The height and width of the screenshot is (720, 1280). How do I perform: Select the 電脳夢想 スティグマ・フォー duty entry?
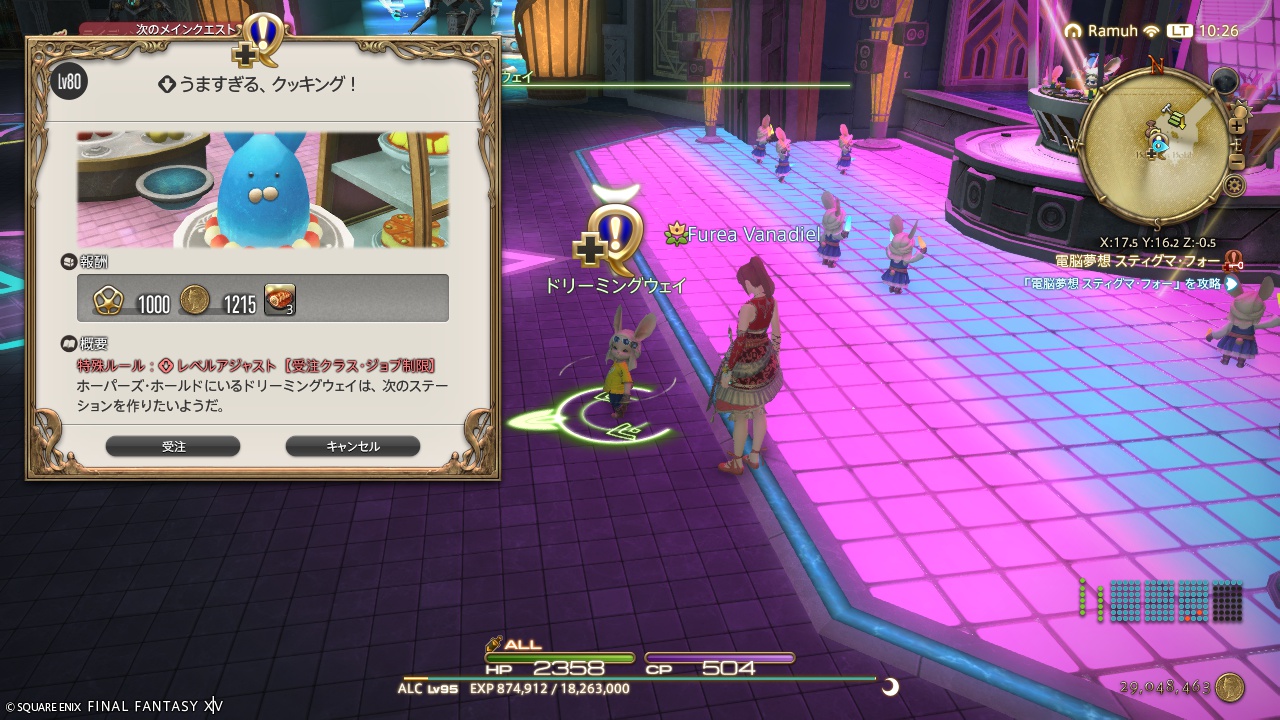(x=1139, y=260)
